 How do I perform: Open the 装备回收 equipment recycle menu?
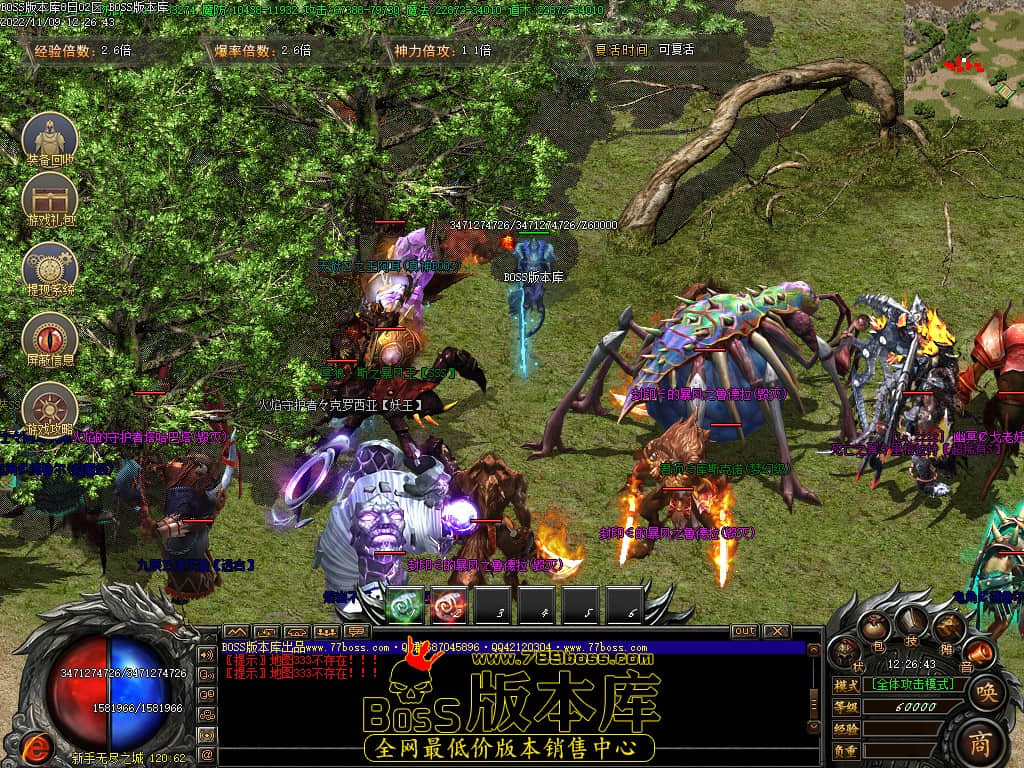[50, 137]
